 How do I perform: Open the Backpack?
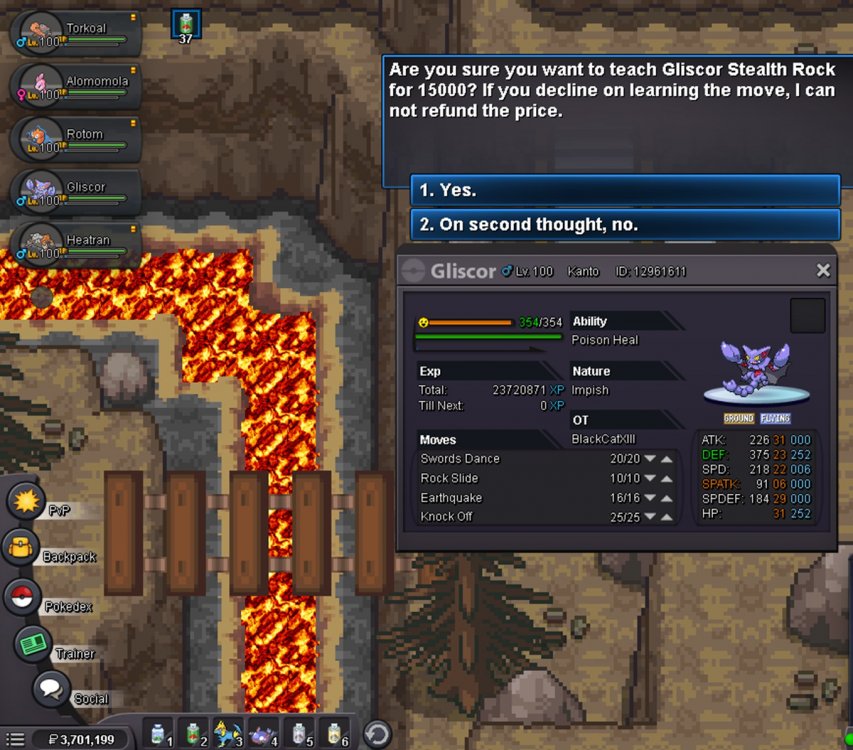tap(23, 548)
